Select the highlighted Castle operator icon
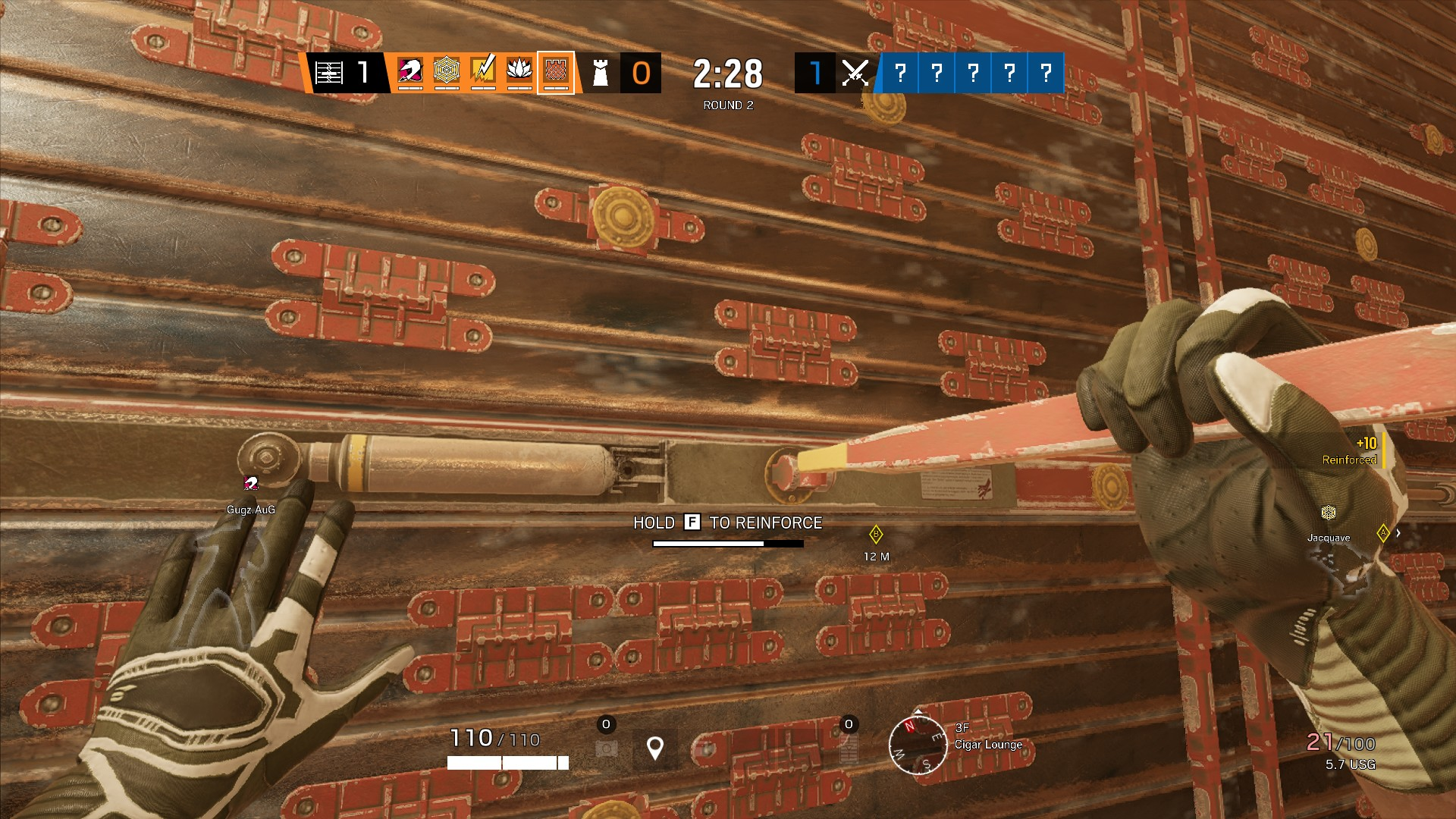The image size is (1456, 819). click(x=556, y=72)
